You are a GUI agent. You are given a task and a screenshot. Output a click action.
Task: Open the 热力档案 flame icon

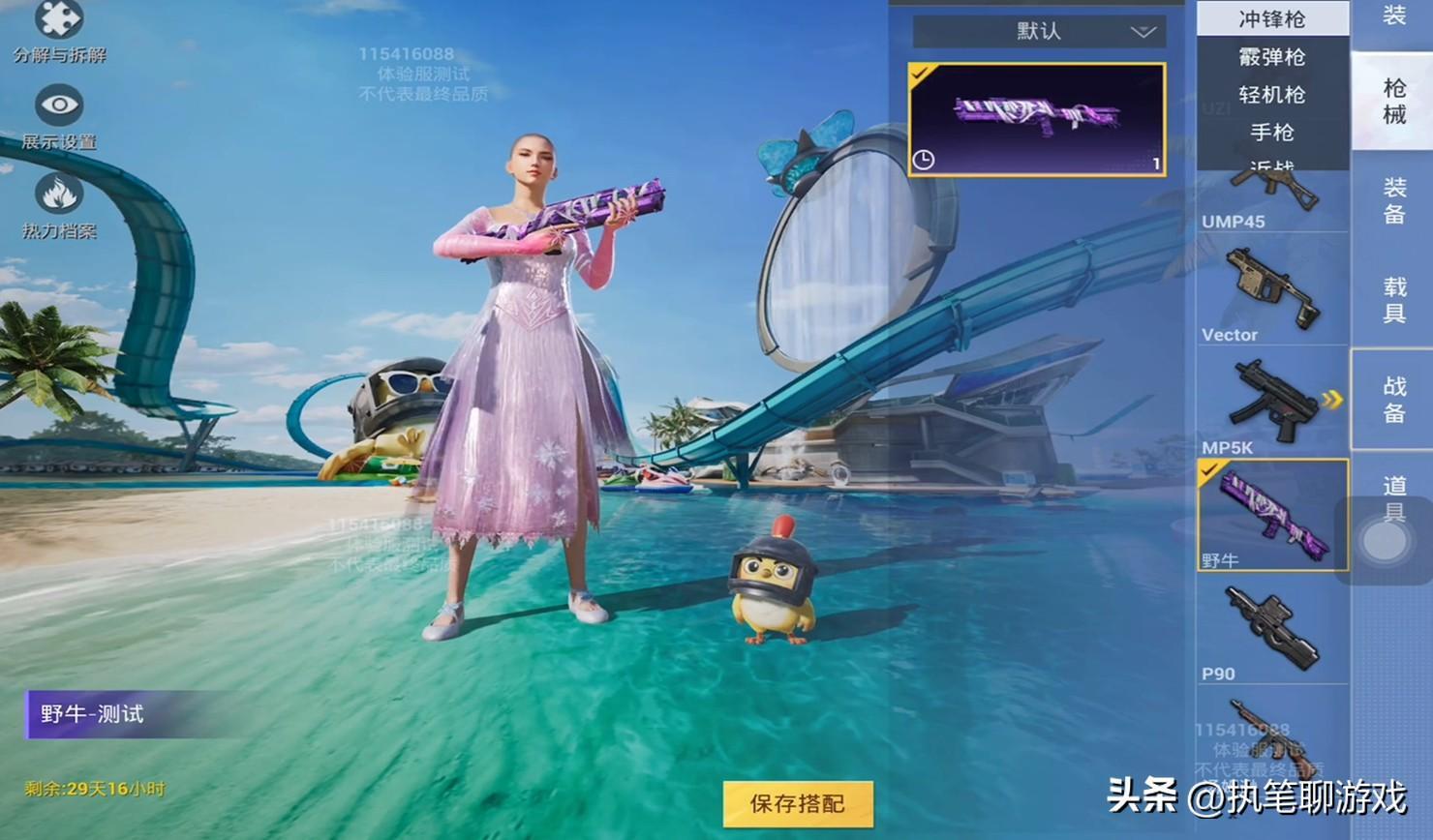(x=59, y=195)
